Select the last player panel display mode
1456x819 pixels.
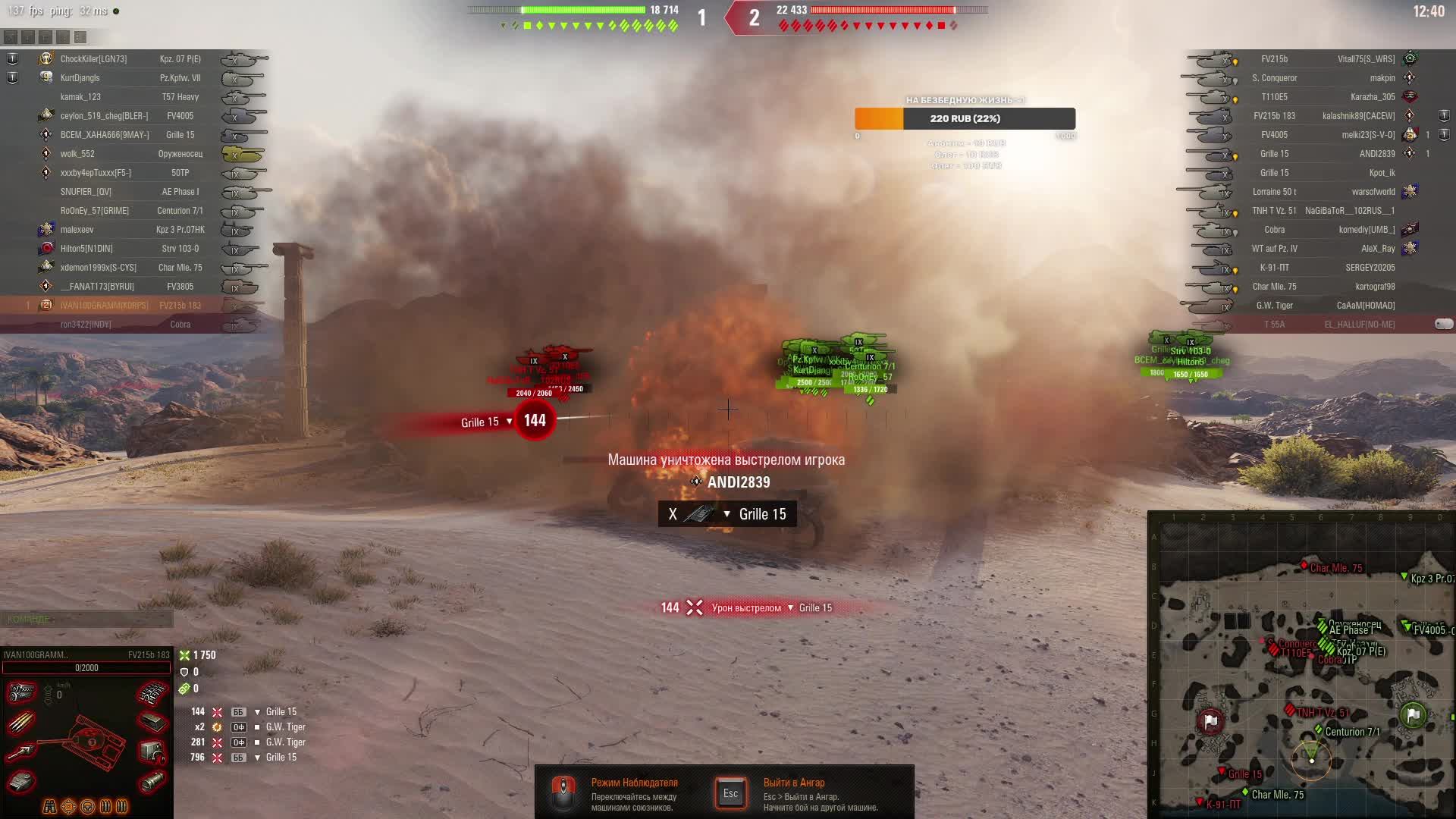[80, 36]
